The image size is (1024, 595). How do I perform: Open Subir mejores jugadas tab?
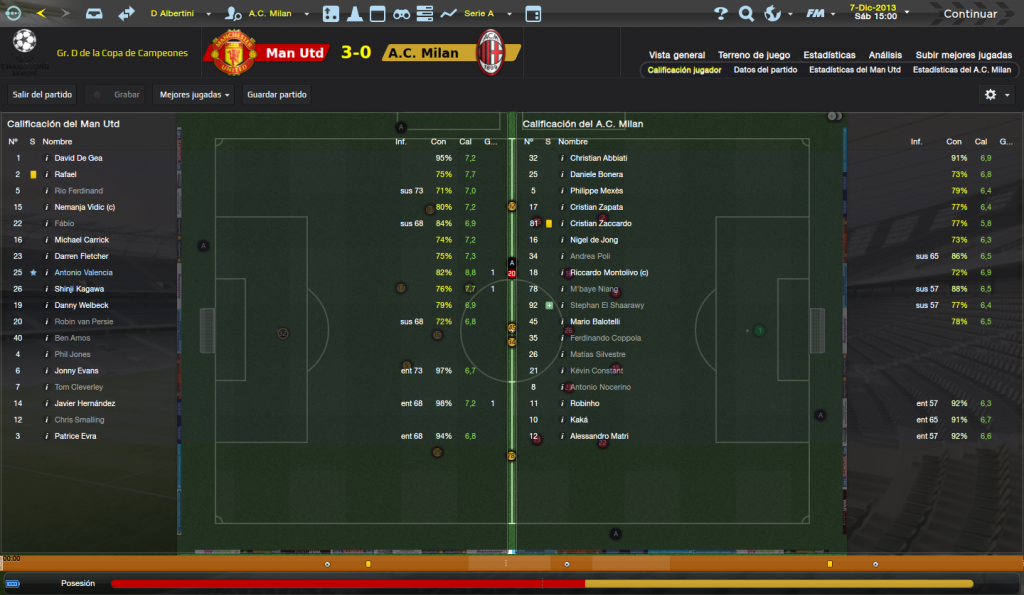963,55
